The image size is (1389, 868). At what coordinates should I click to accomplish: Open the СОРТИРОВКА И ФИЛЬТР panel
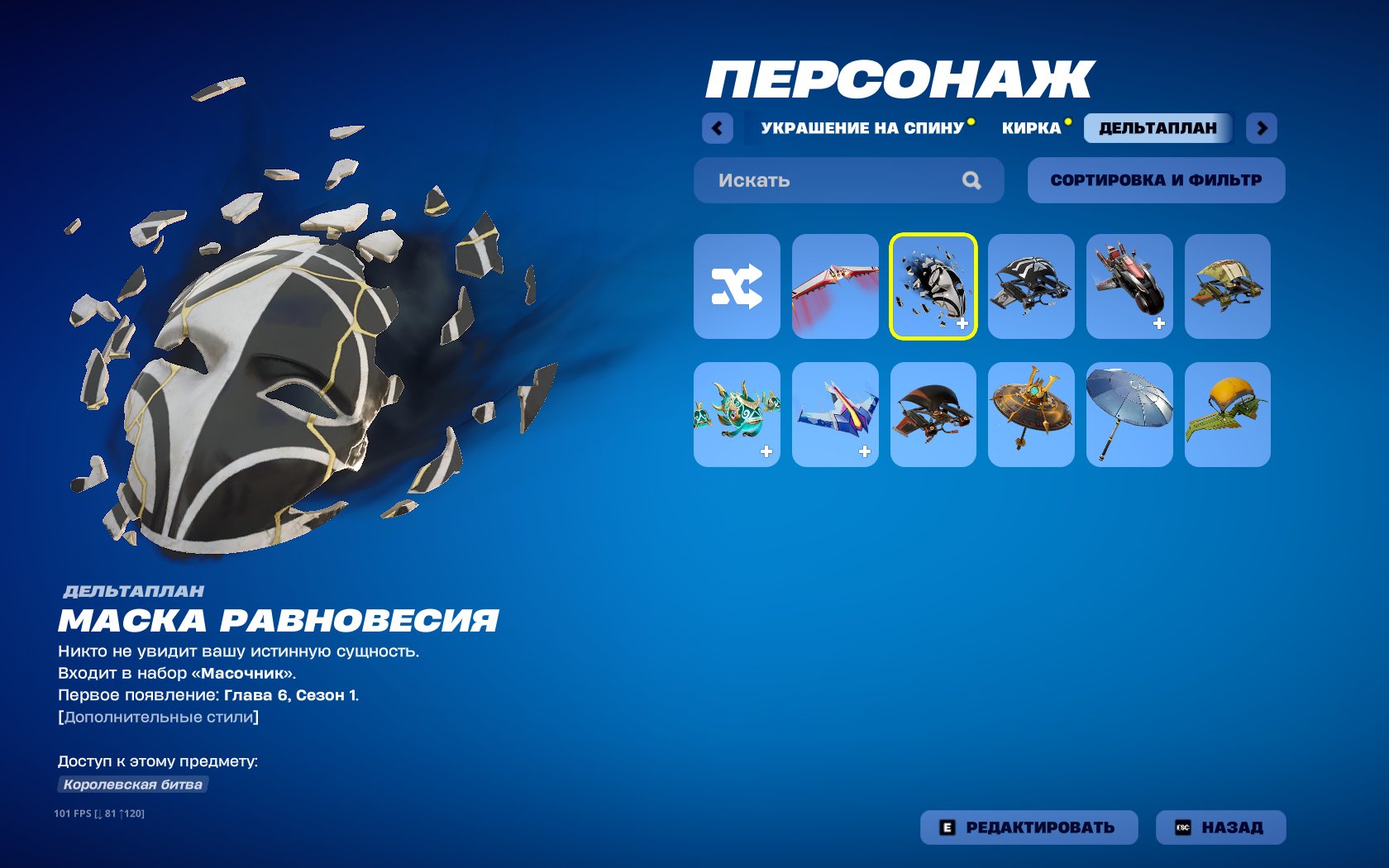pyautogui.click(x=1155, y=179)
